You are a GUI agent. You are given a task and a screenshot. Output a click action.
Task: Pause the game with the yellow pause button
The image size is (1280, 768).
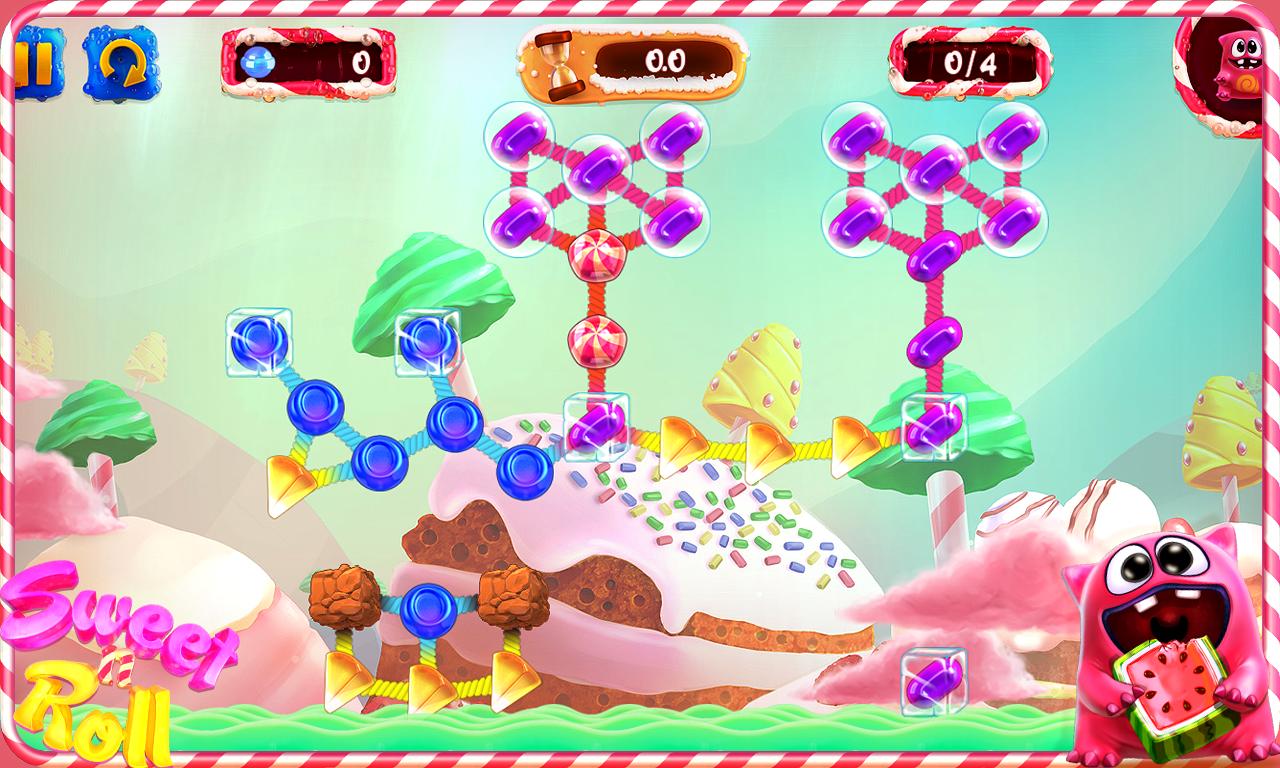tap(36, 62)
